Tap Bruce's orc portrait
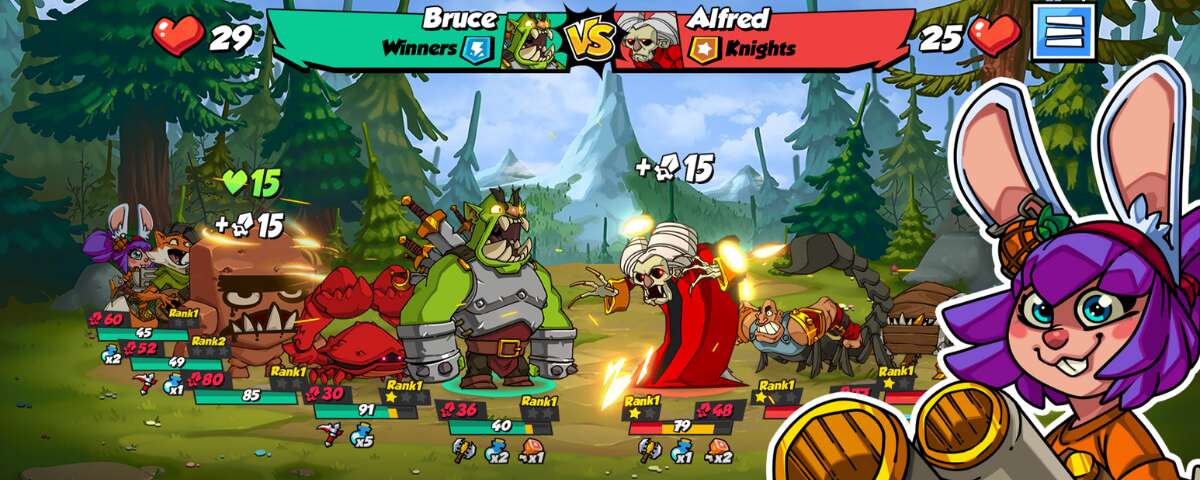 pyautogui.click(x=534, y=41)
